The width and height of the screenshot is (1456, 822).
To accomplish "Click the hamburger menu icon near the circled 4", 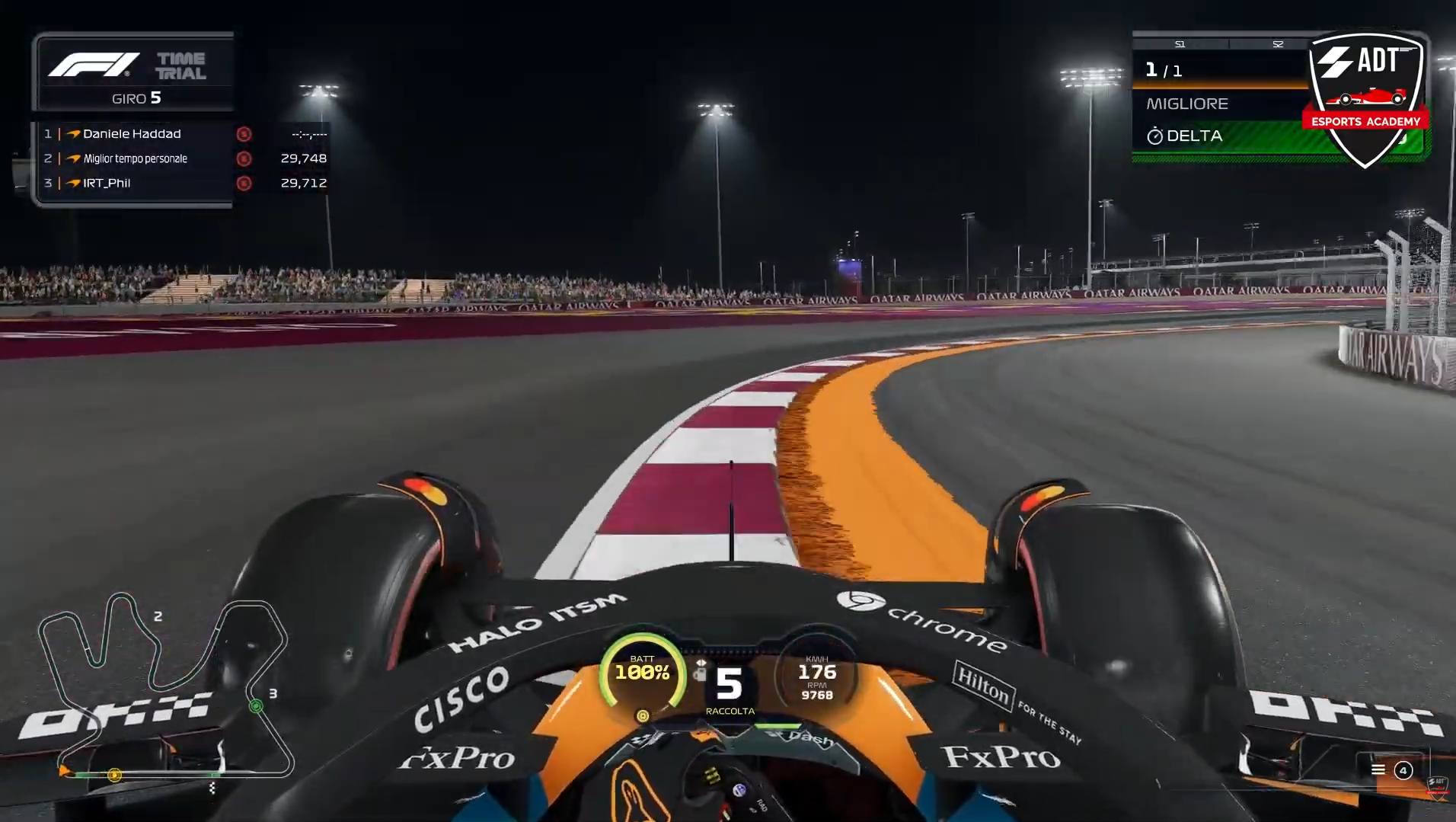I will 1377,770.
